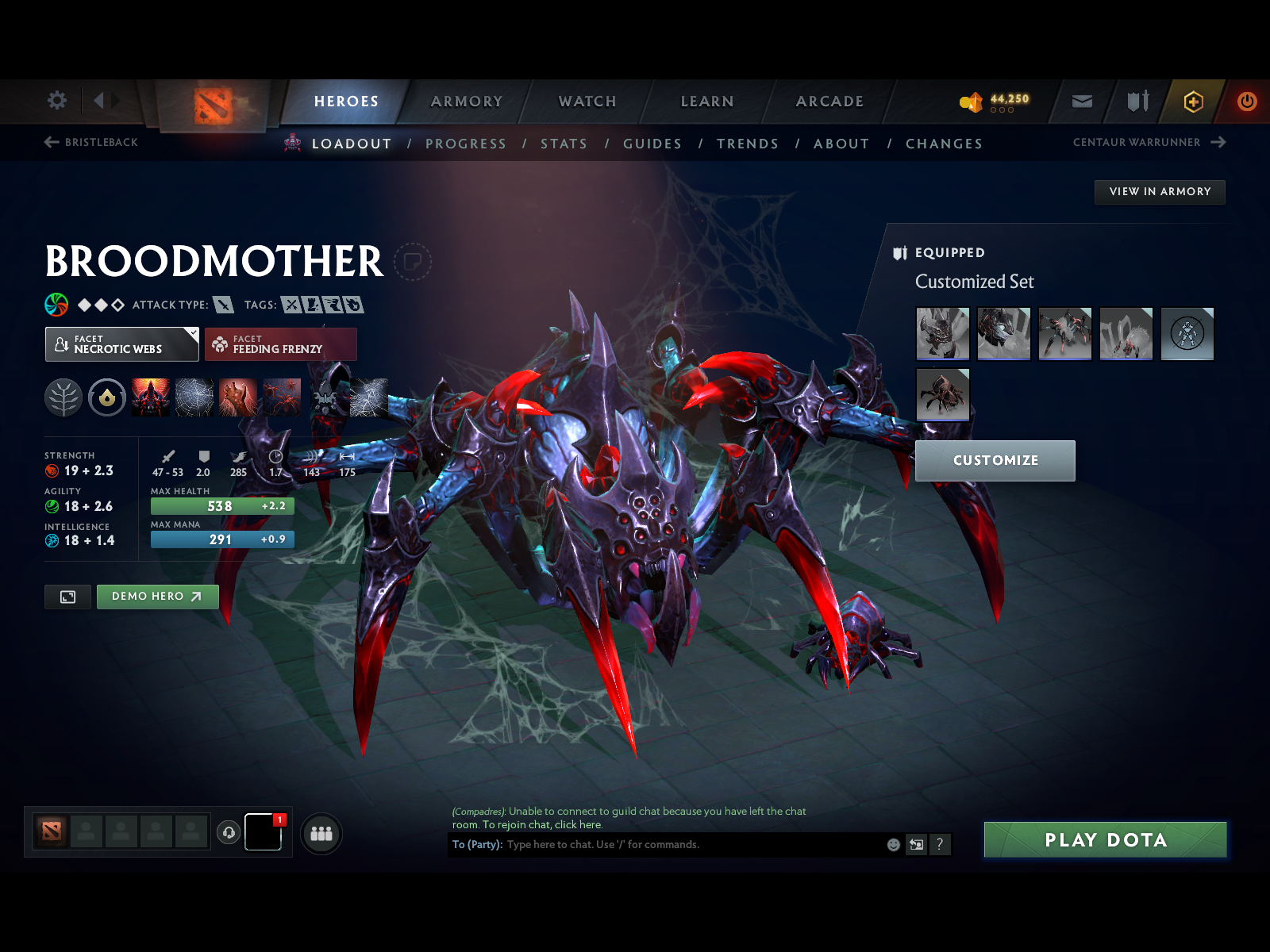This screenshot has height=952, width=1270.
Task: Click the Shard innate ability circle icon
Action: point(107,397)
